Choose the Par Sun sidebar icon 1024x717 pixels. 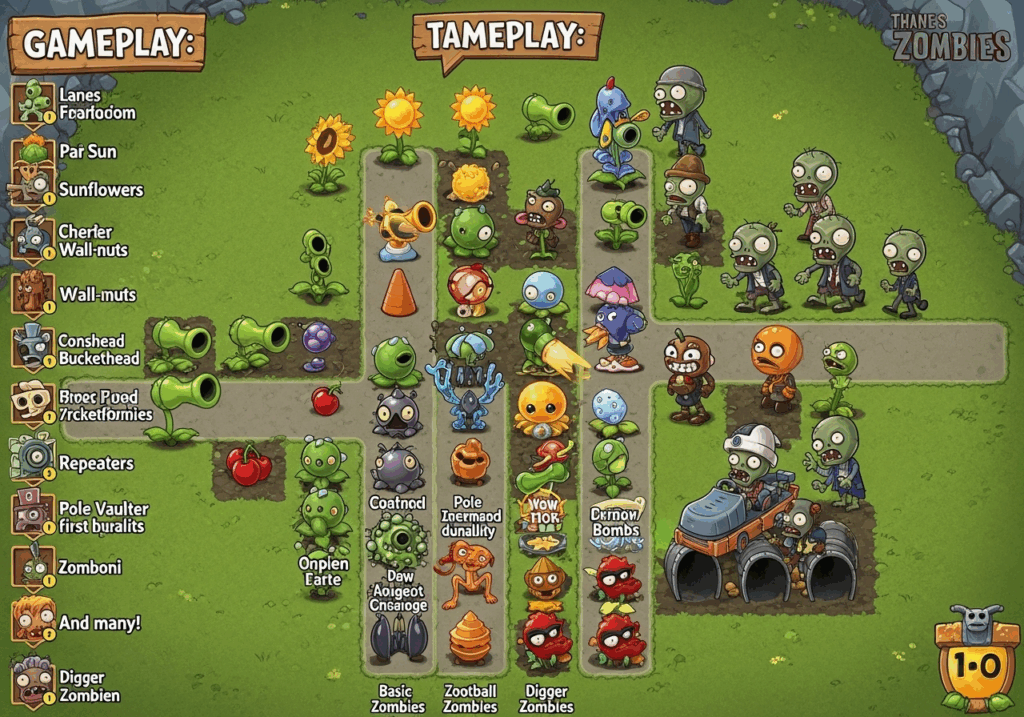[33, 153]
